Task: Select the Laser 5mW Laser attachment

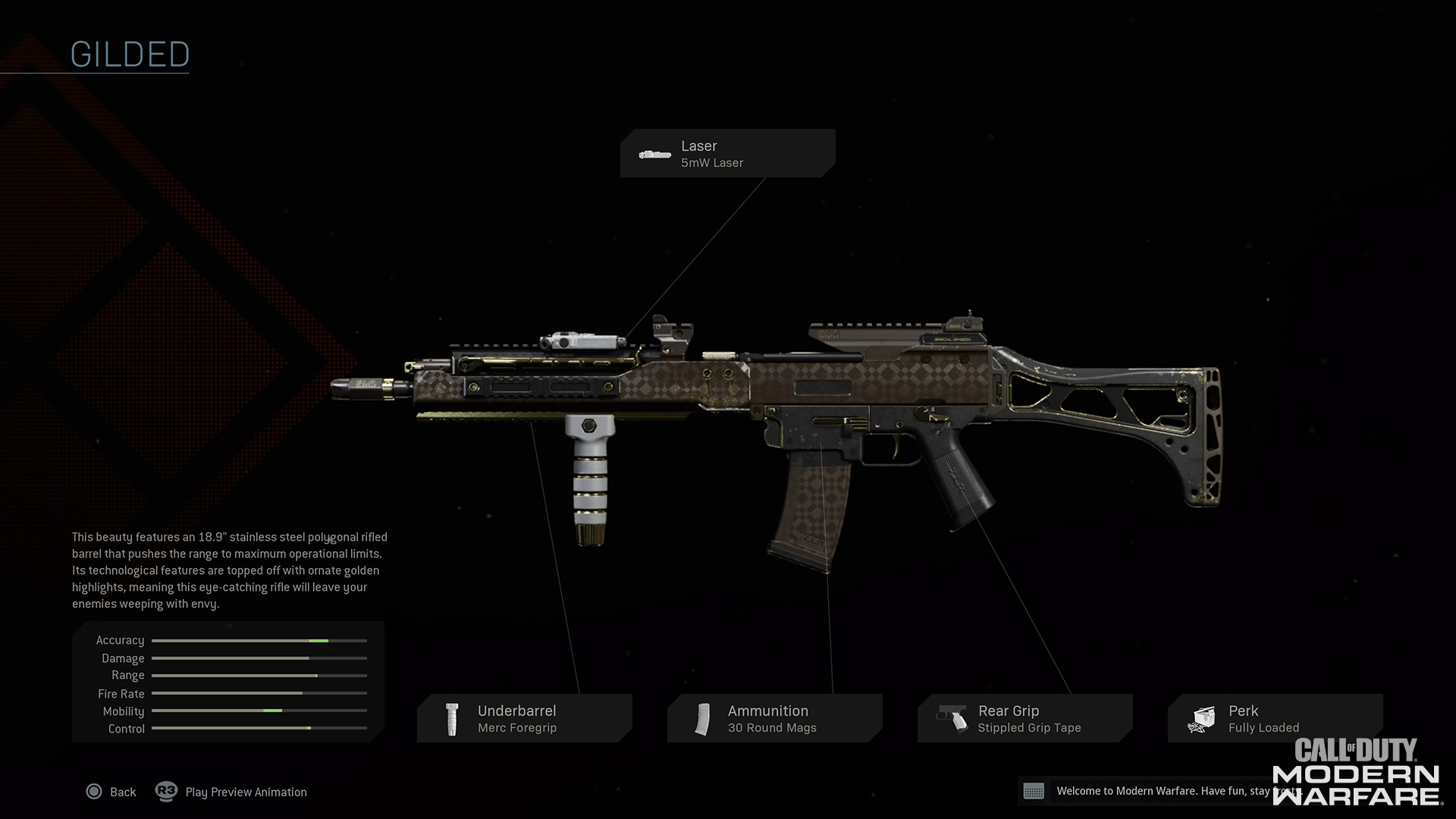Action: tap(727, 154)
